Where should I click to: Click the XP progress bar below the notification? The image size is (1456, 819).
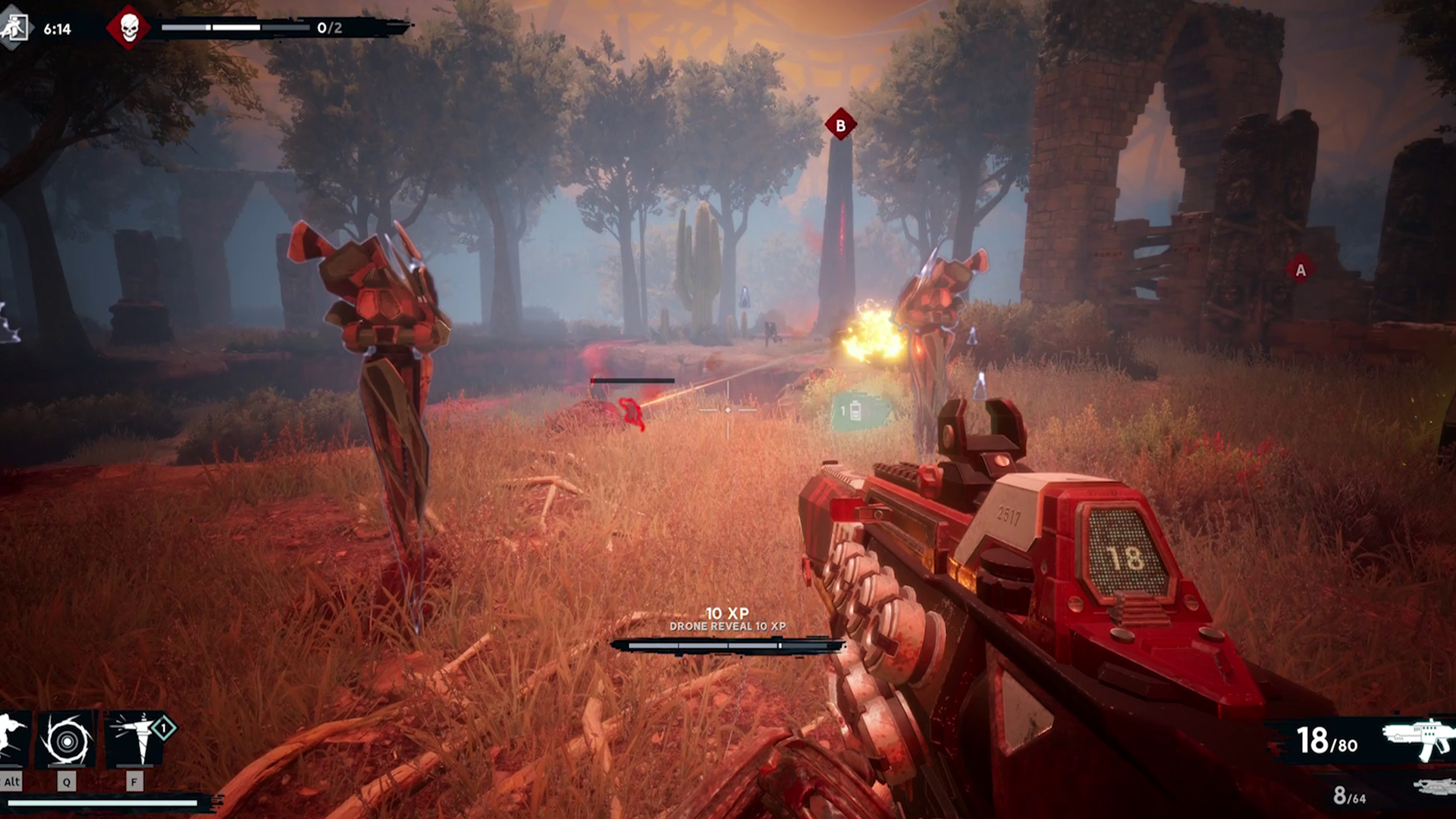728,645
